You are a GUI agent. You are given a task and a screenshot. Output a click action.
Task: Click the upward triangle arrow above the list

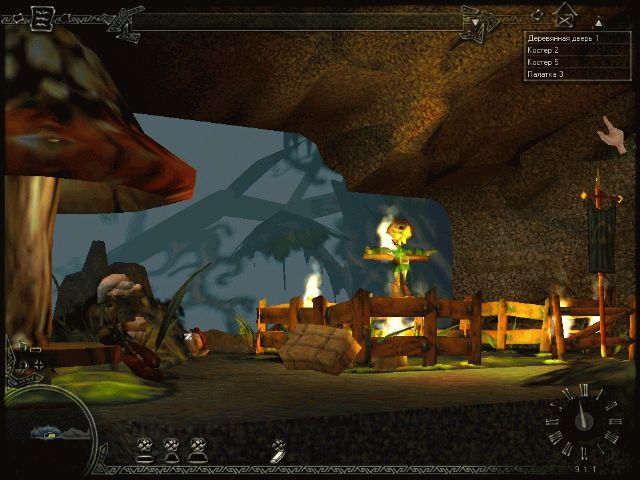click(598, 21)
